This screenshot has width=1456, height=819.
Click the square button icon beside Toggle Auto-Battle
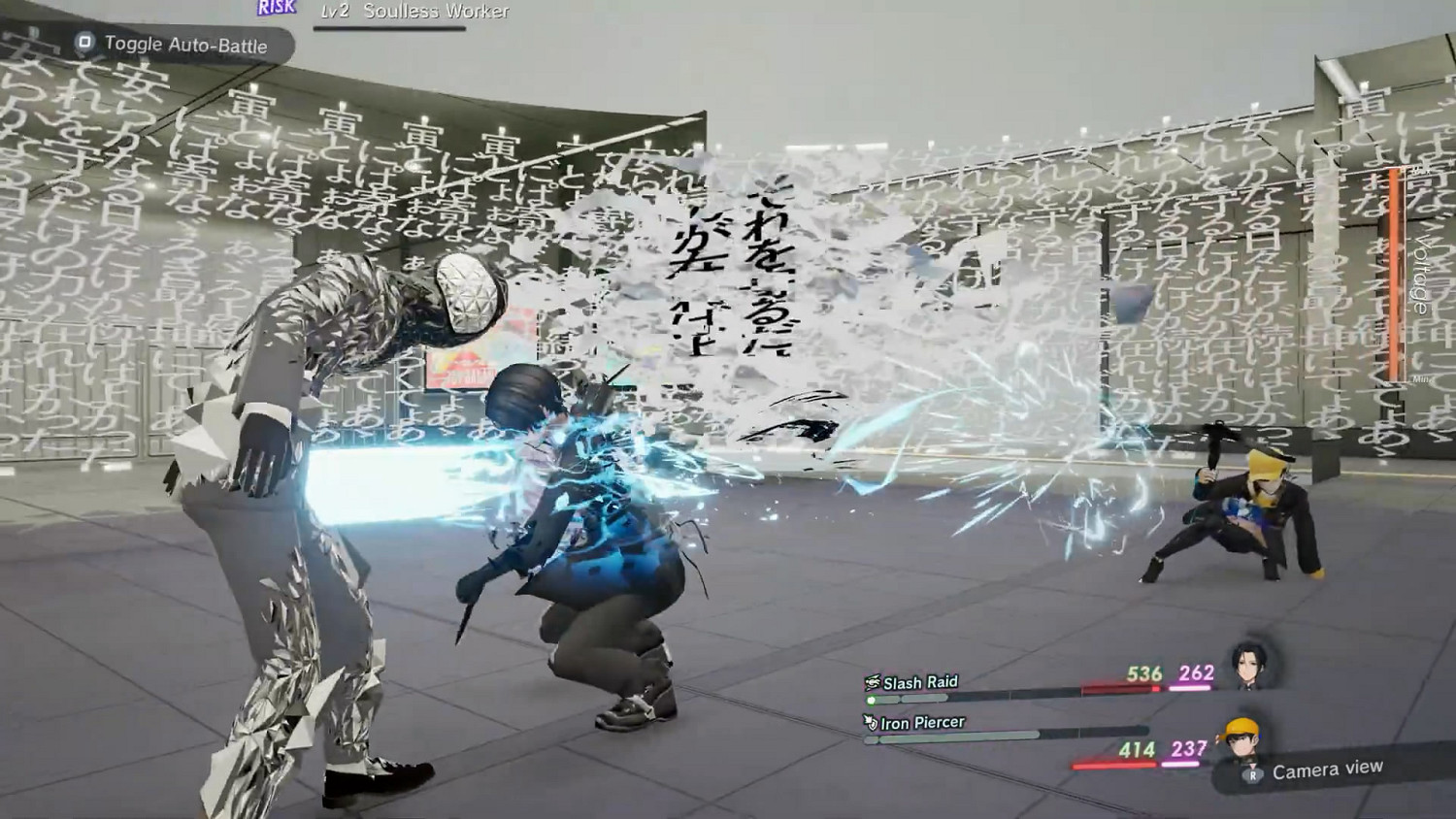coord(85,44)
